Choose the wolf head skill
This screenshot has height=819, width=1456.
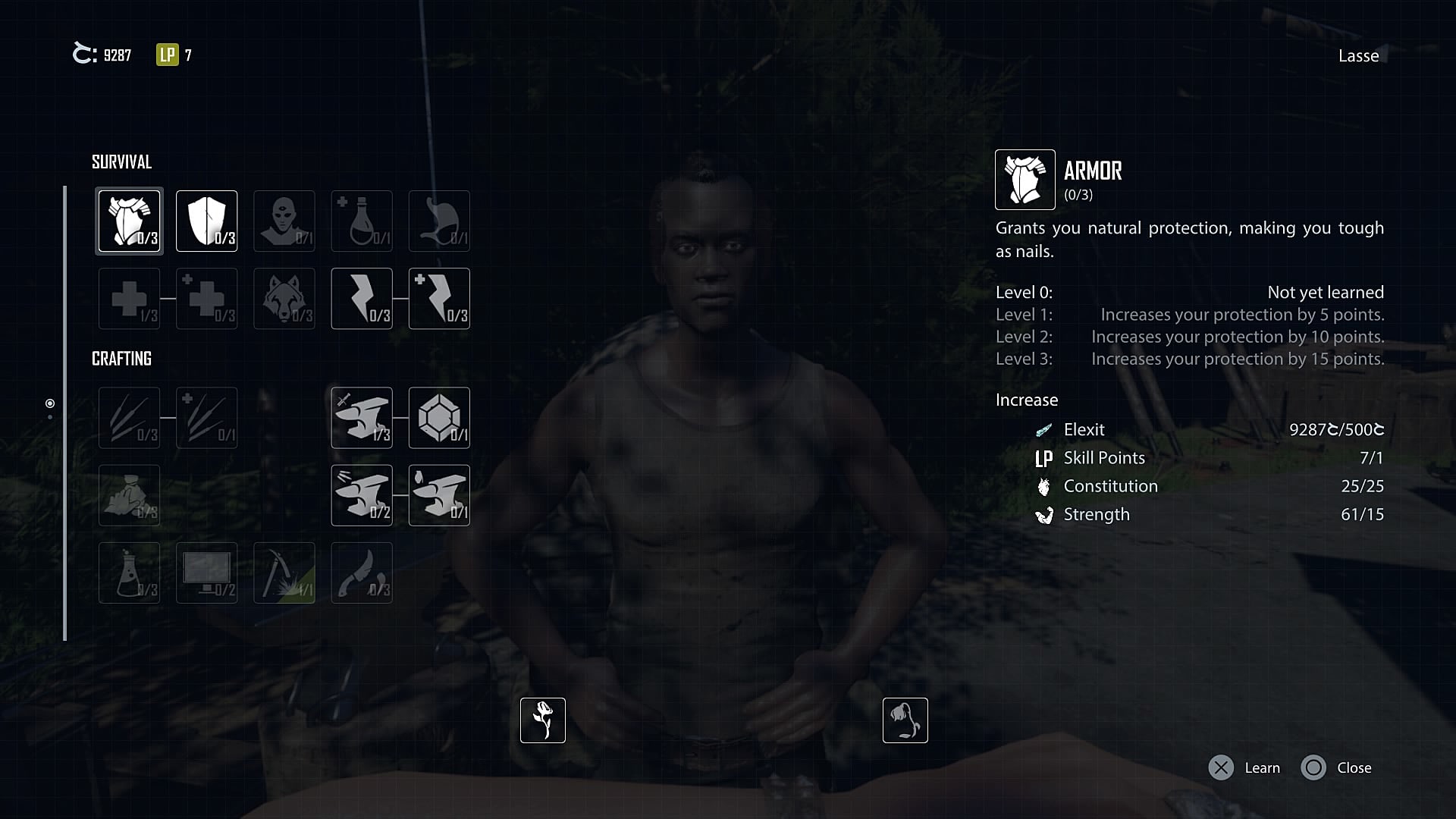pyautogui.click(x=284, y=298)
